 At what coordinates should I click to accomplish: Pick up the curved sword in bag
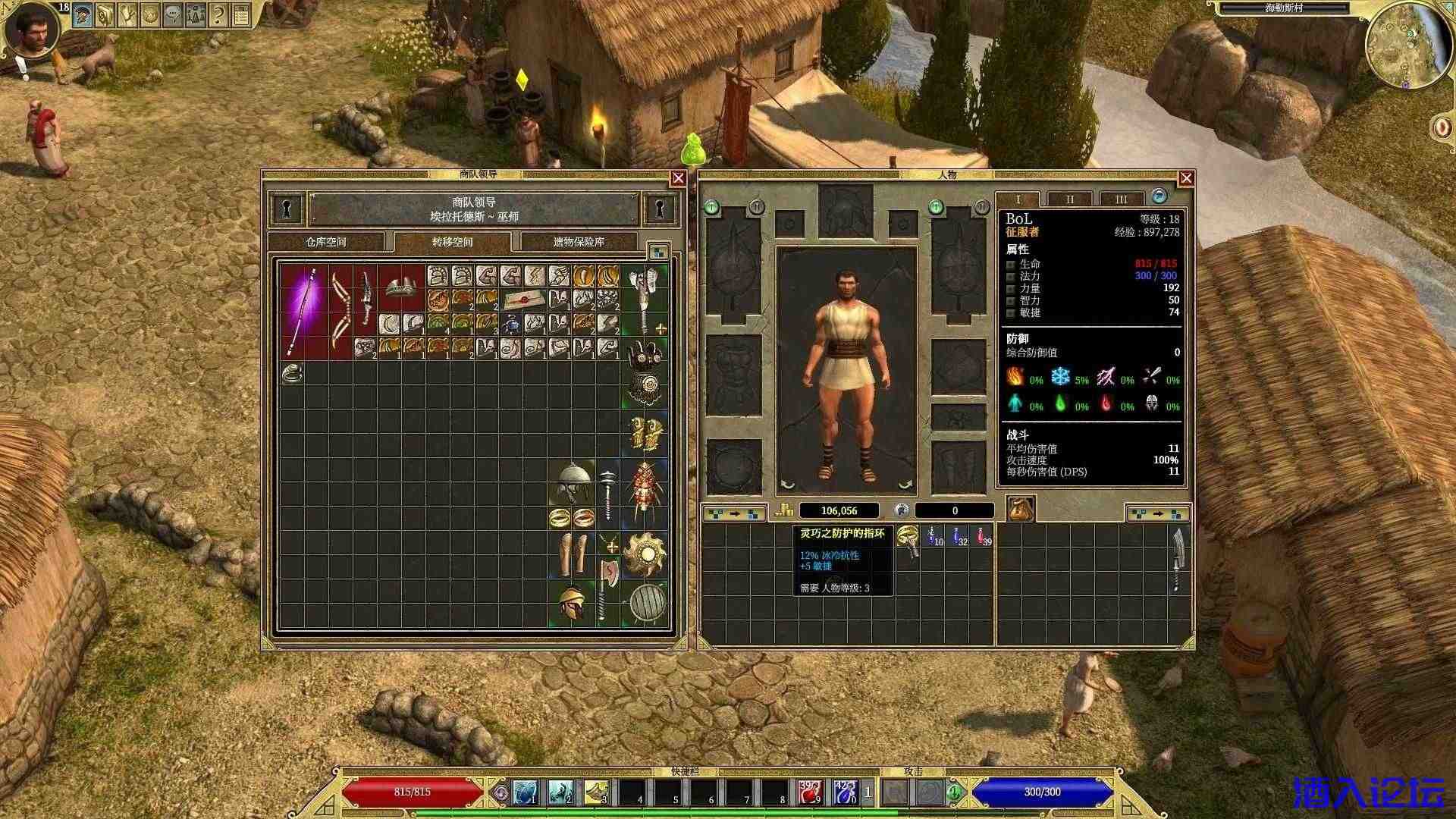coord(1178,559)
